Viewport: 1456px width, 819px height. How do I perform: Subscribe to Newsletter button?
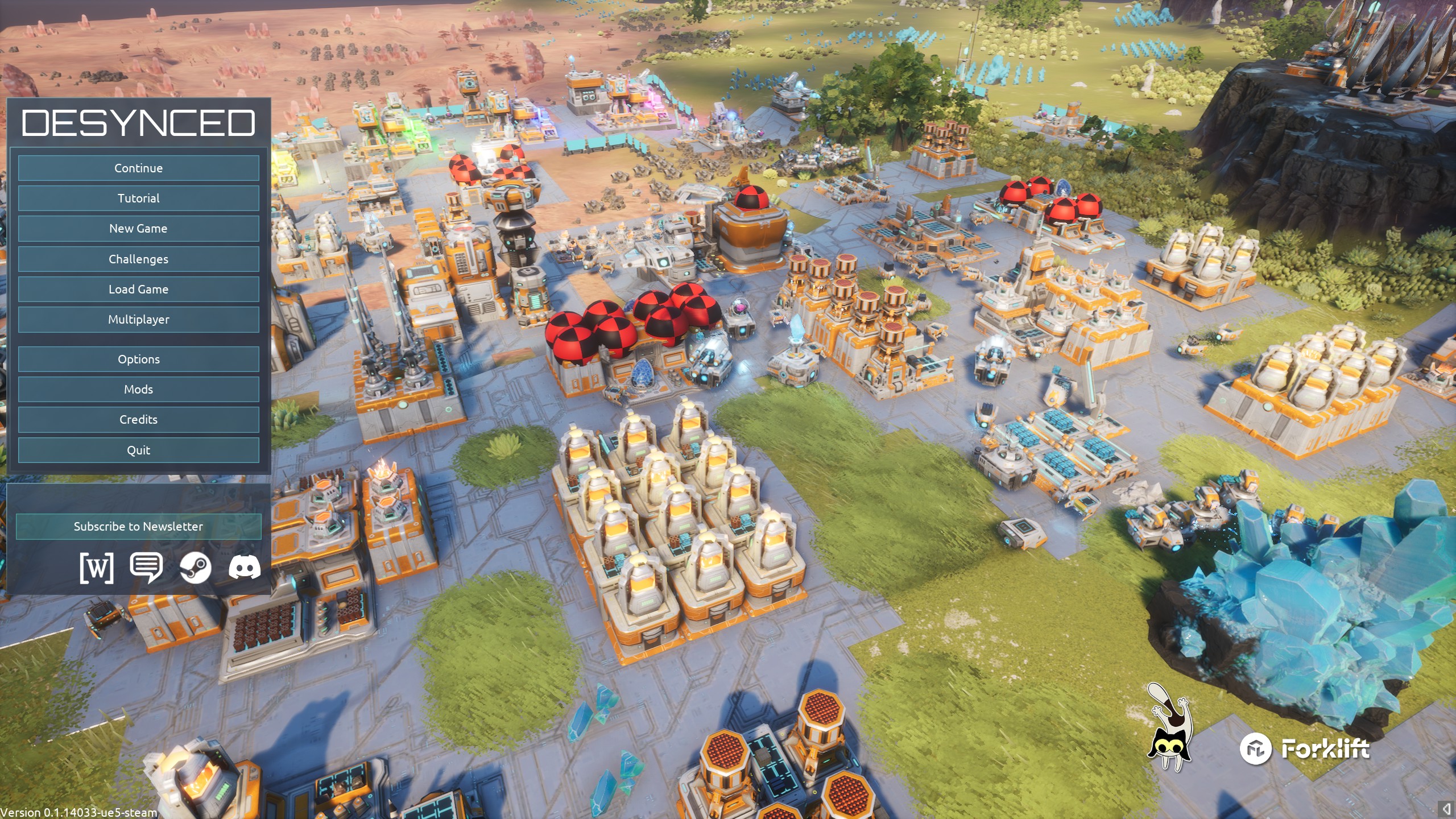coord(138,527)
